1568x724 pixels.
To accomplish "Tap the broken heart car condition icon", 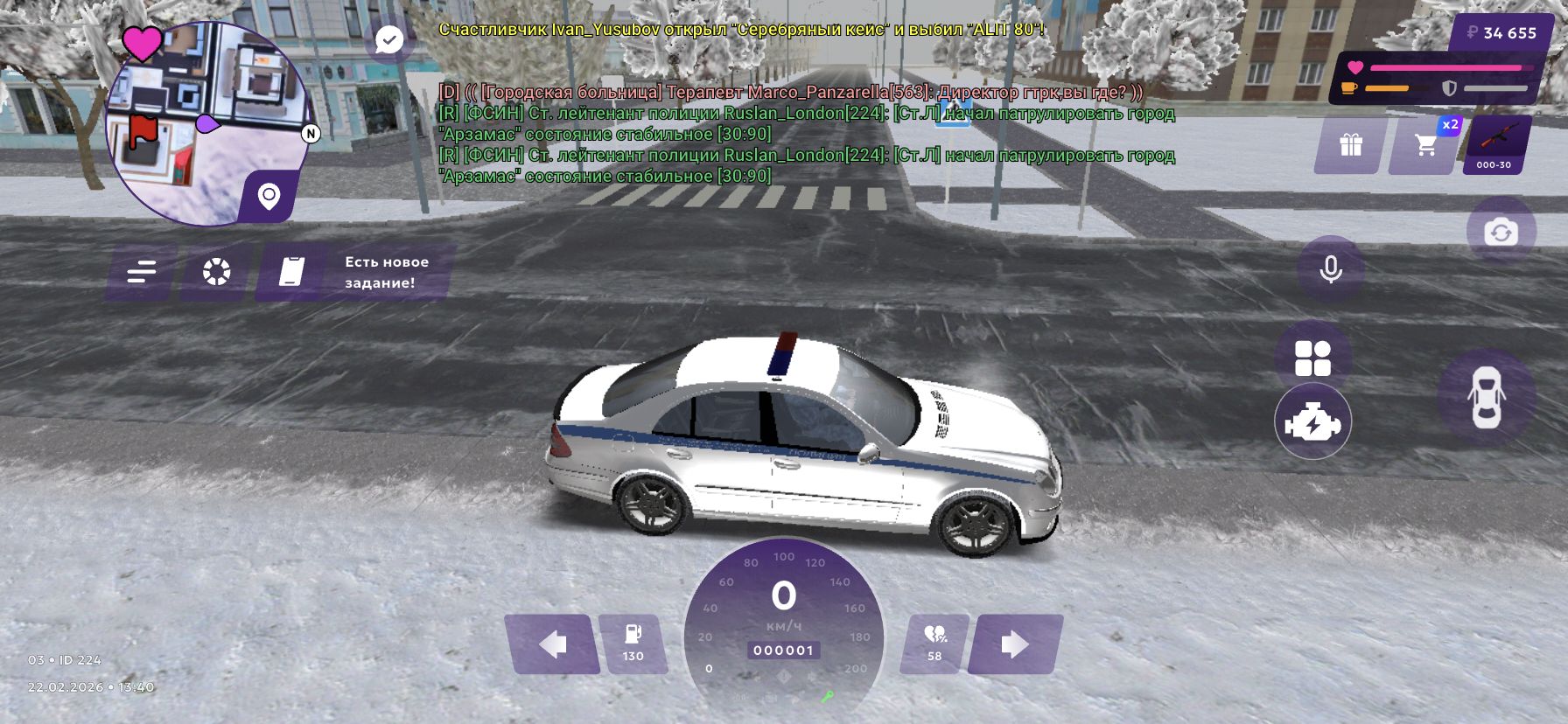I will pos(934,644).
